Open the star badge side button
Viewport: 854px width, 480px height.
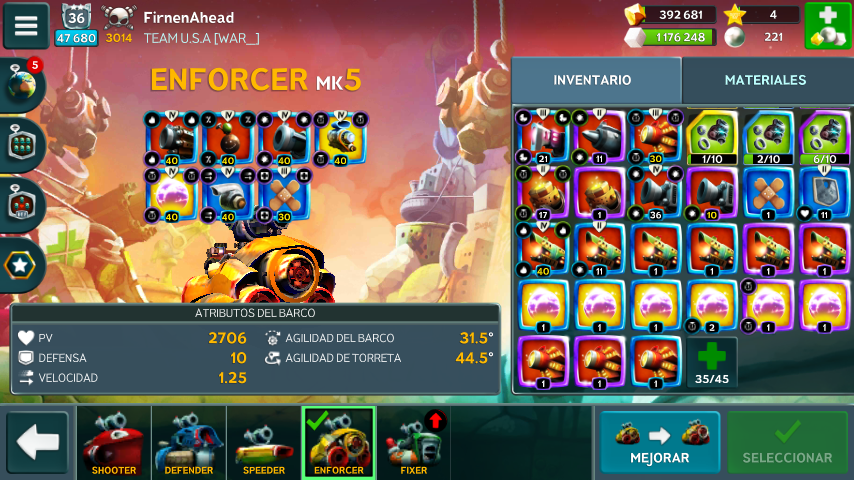click(22, 264)
